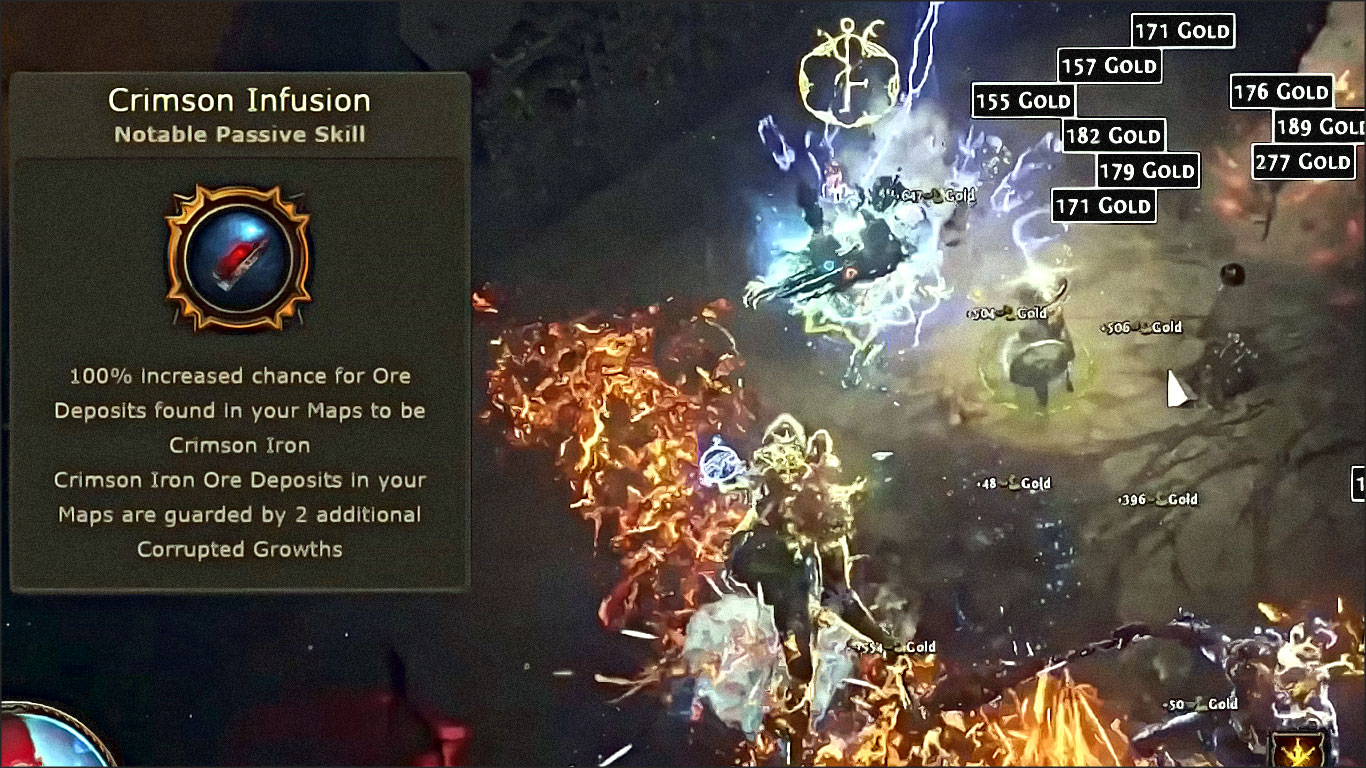
Task: Click the 176 Gold label on the right
Action: [1284, 91]
